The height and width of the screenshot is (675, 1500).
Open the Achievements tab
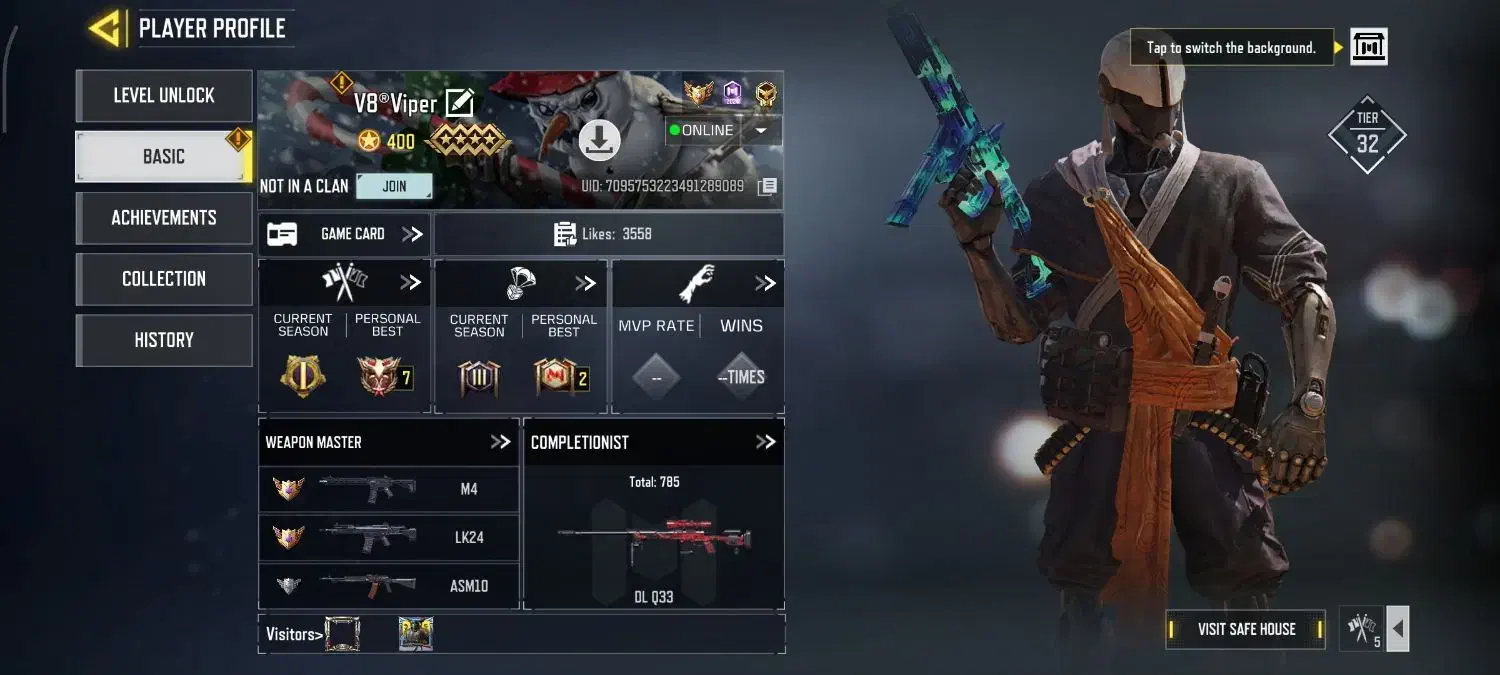click(x=164, y=218)
